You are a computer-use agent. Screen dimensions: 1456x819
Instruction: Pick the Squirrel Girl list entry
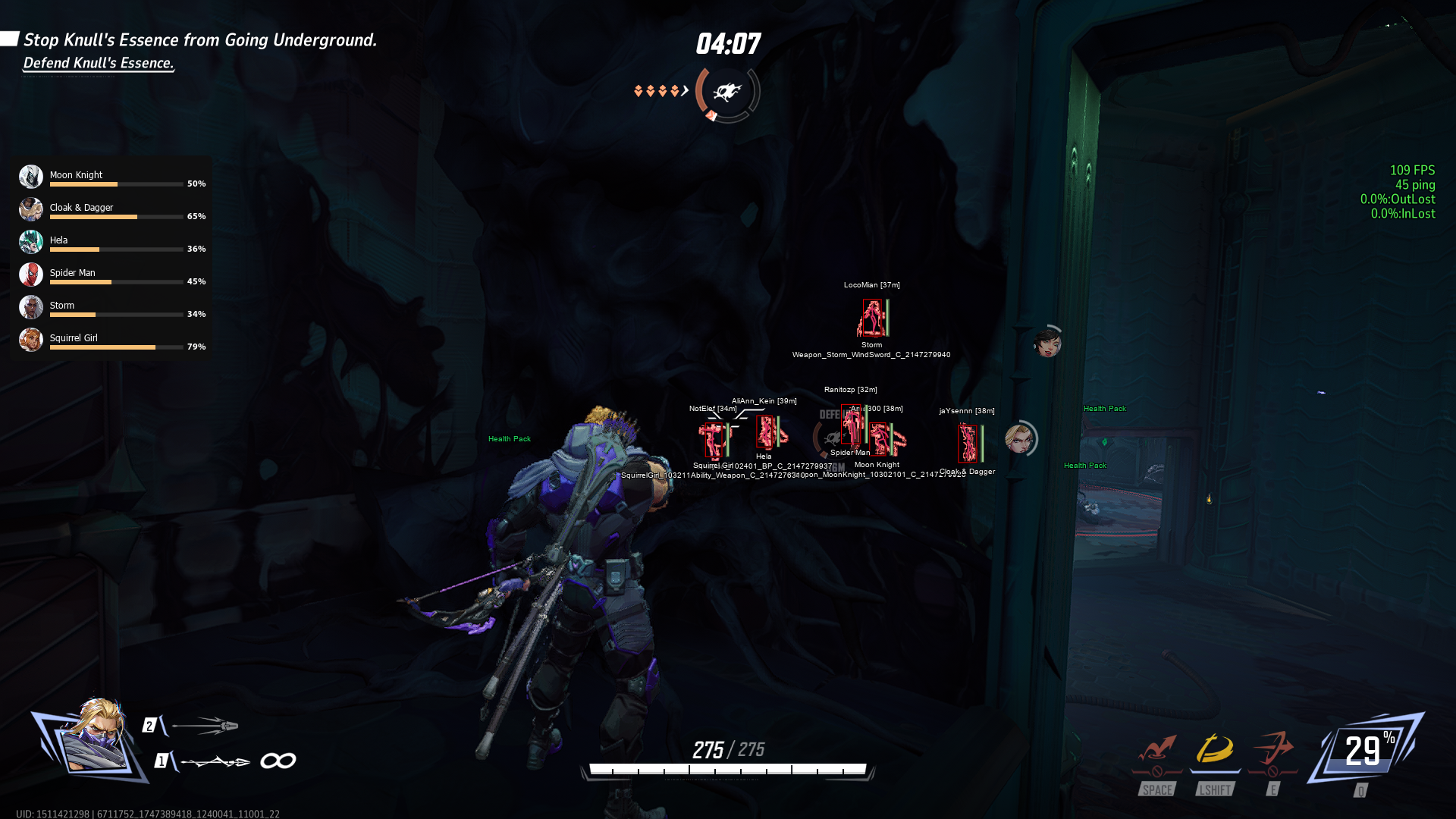click(x=111, y=340)
